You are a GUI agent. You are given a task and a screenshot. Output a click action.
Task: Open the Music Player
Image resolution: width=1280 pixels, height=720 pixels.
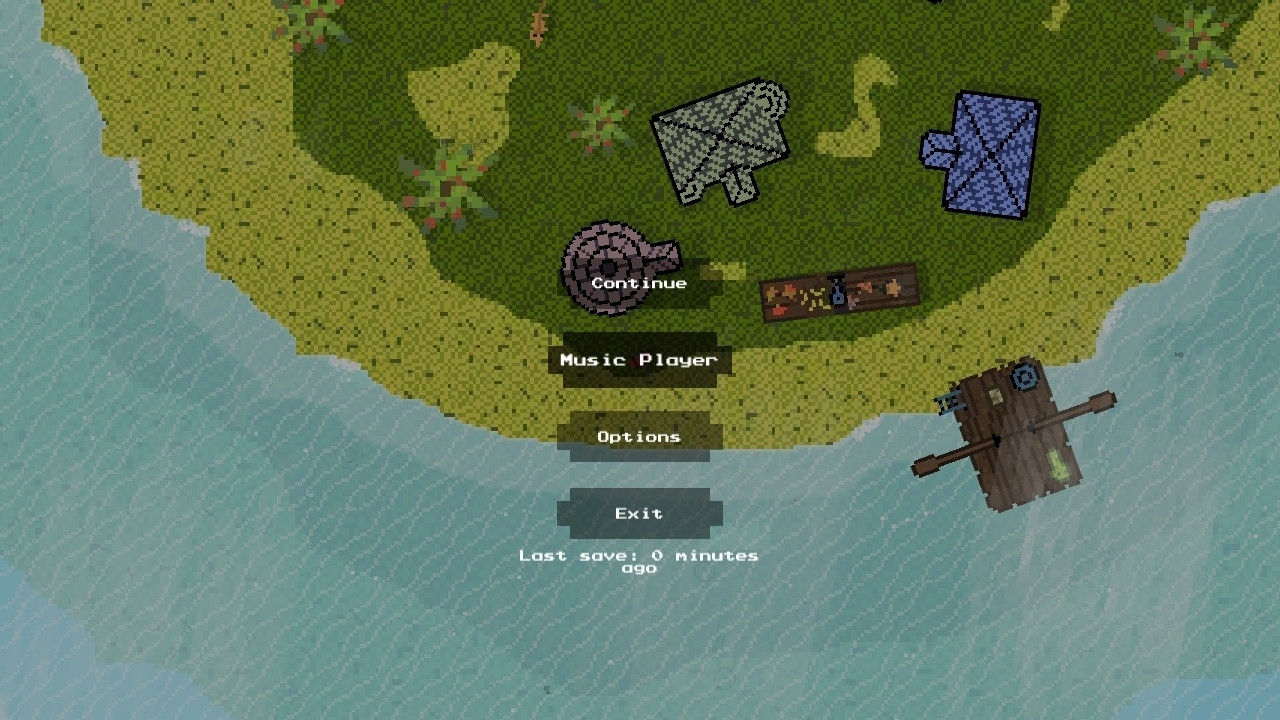point(638,360)
